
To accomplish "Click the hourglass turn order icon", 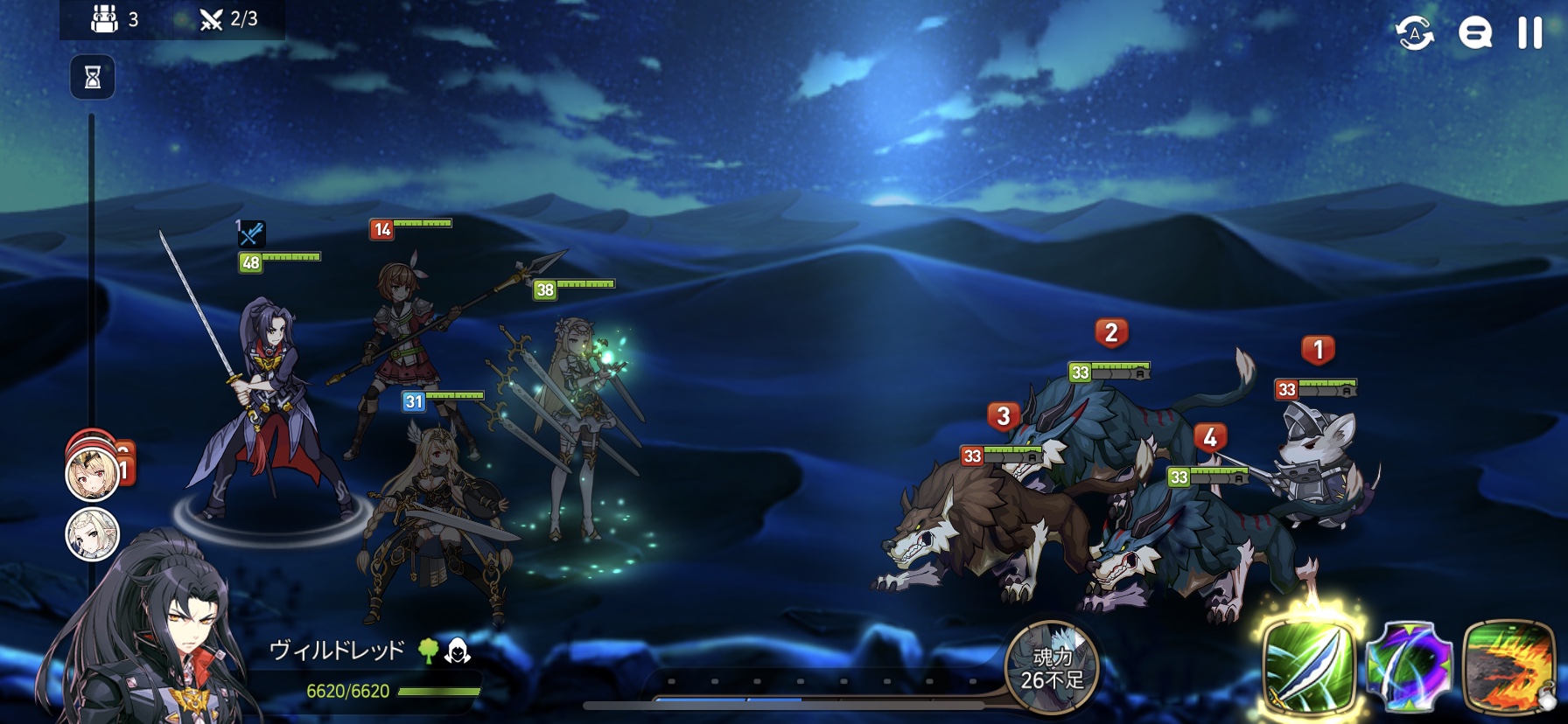I will [x=93, y=78].
